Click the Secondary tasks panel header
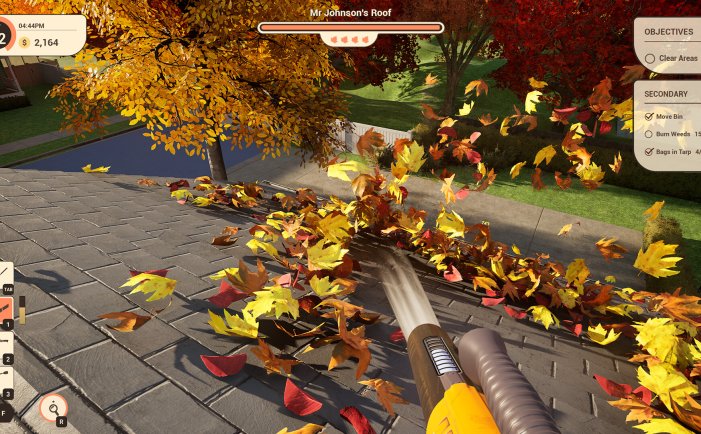Image resolution: width=701 pixels, height=434 pixels. pyautogui.click(x=666, y=95)
